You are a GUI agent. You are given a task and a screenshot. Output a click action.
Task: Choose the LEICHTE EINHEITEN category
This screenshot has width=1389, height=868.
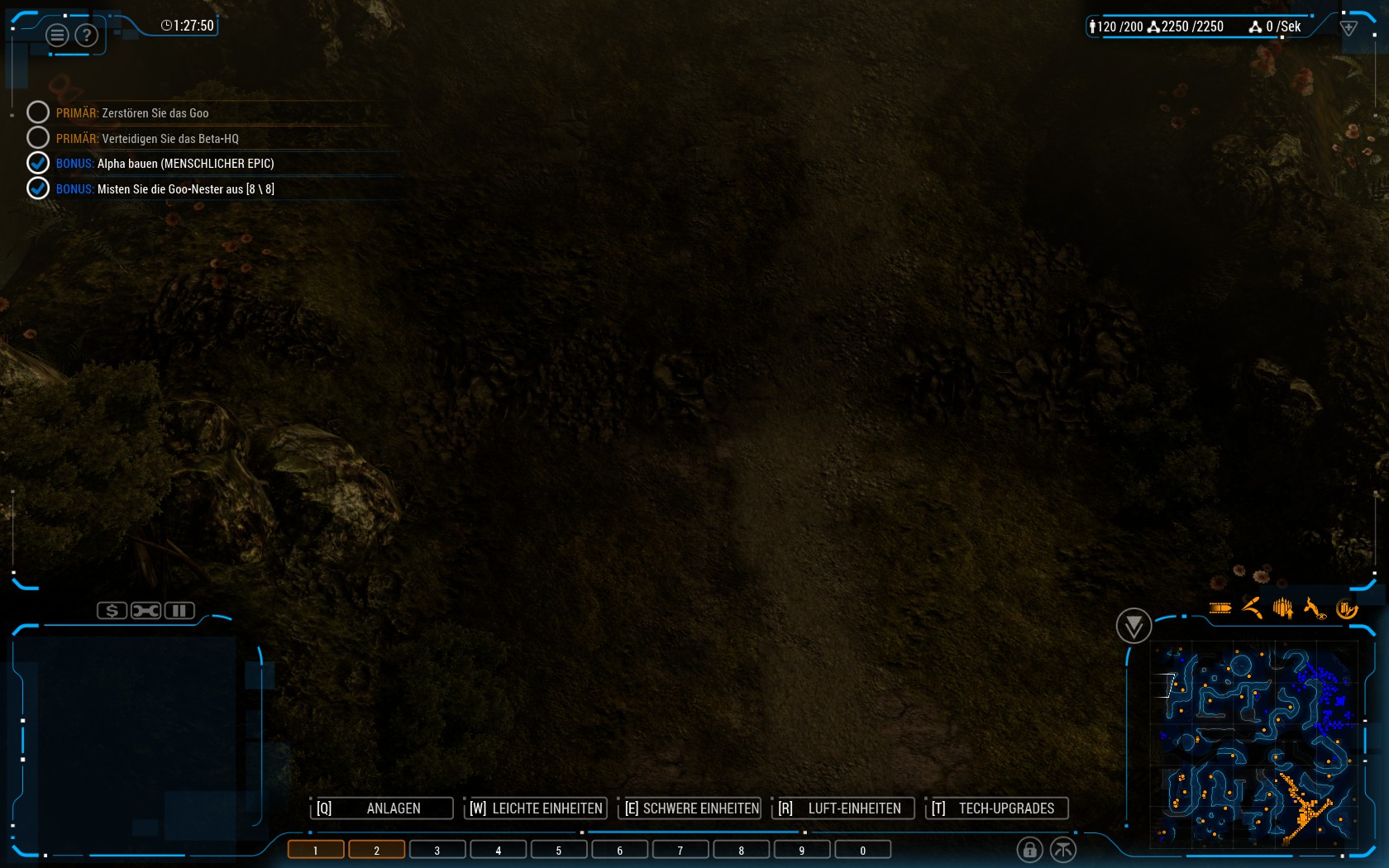pyautogui.click(x=536, y=808)
